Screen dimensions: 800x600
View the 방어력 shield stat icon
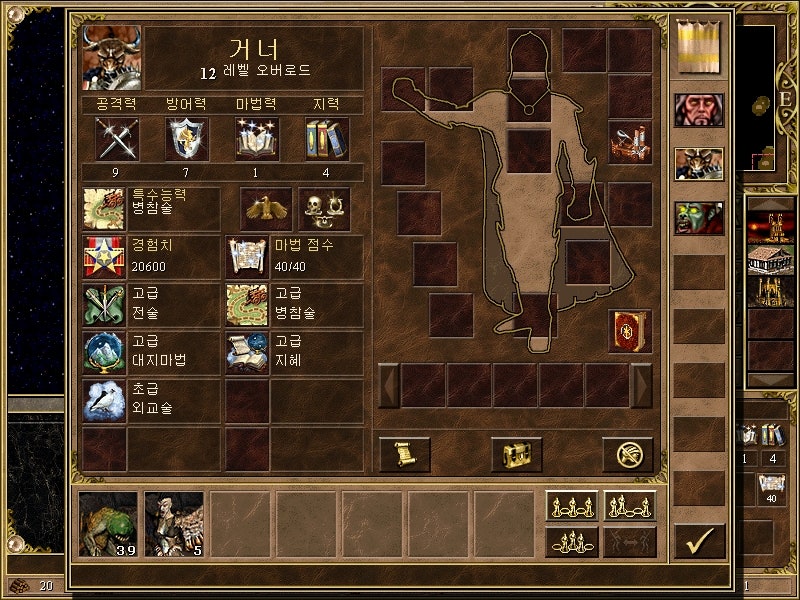coord(187,138)
